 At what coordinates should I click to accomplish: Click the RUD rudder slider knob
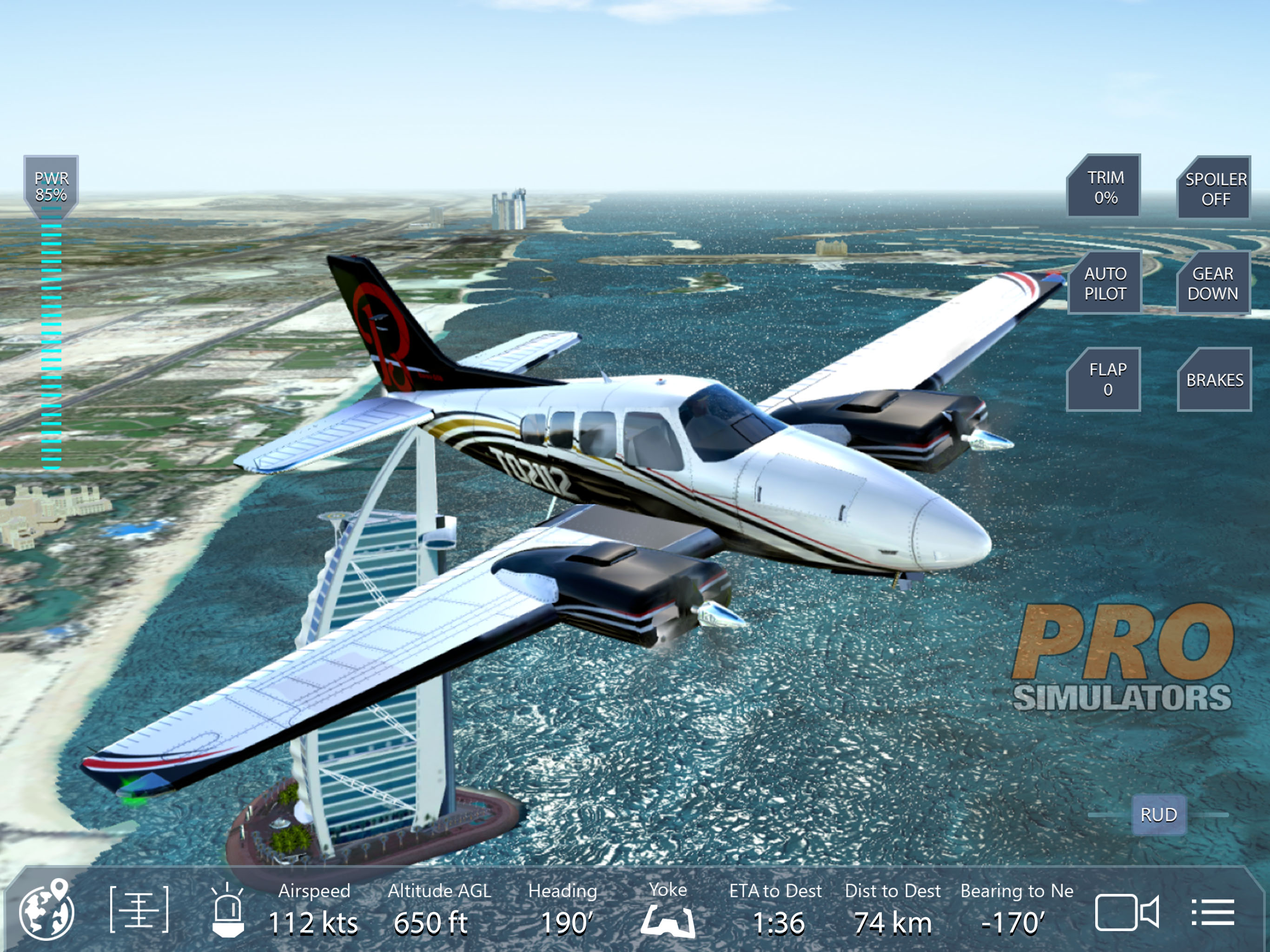(x=1158, y=814)
